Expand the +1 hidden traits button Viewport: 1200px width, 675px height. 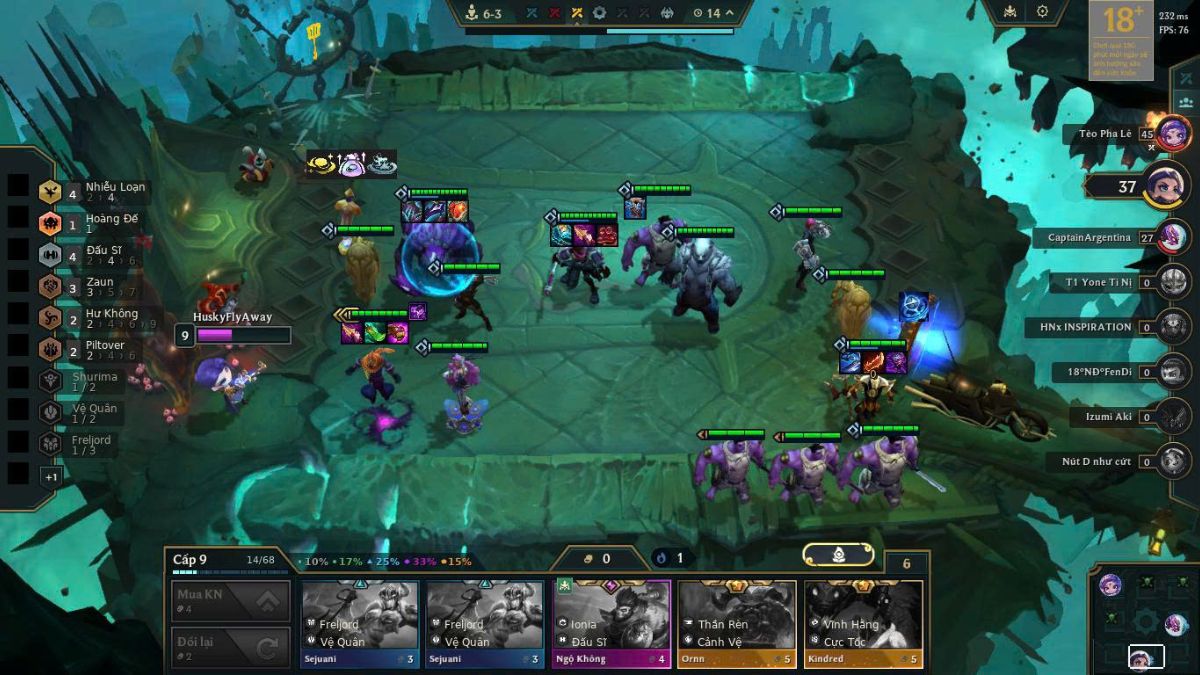click(x=51, y=477)
